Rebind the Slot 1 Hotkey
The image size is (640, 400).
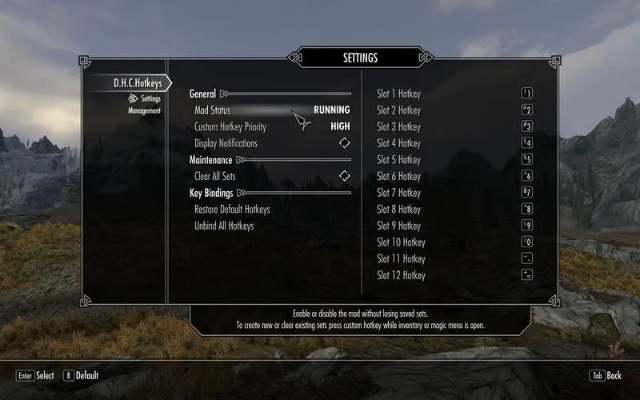[455, 94]
